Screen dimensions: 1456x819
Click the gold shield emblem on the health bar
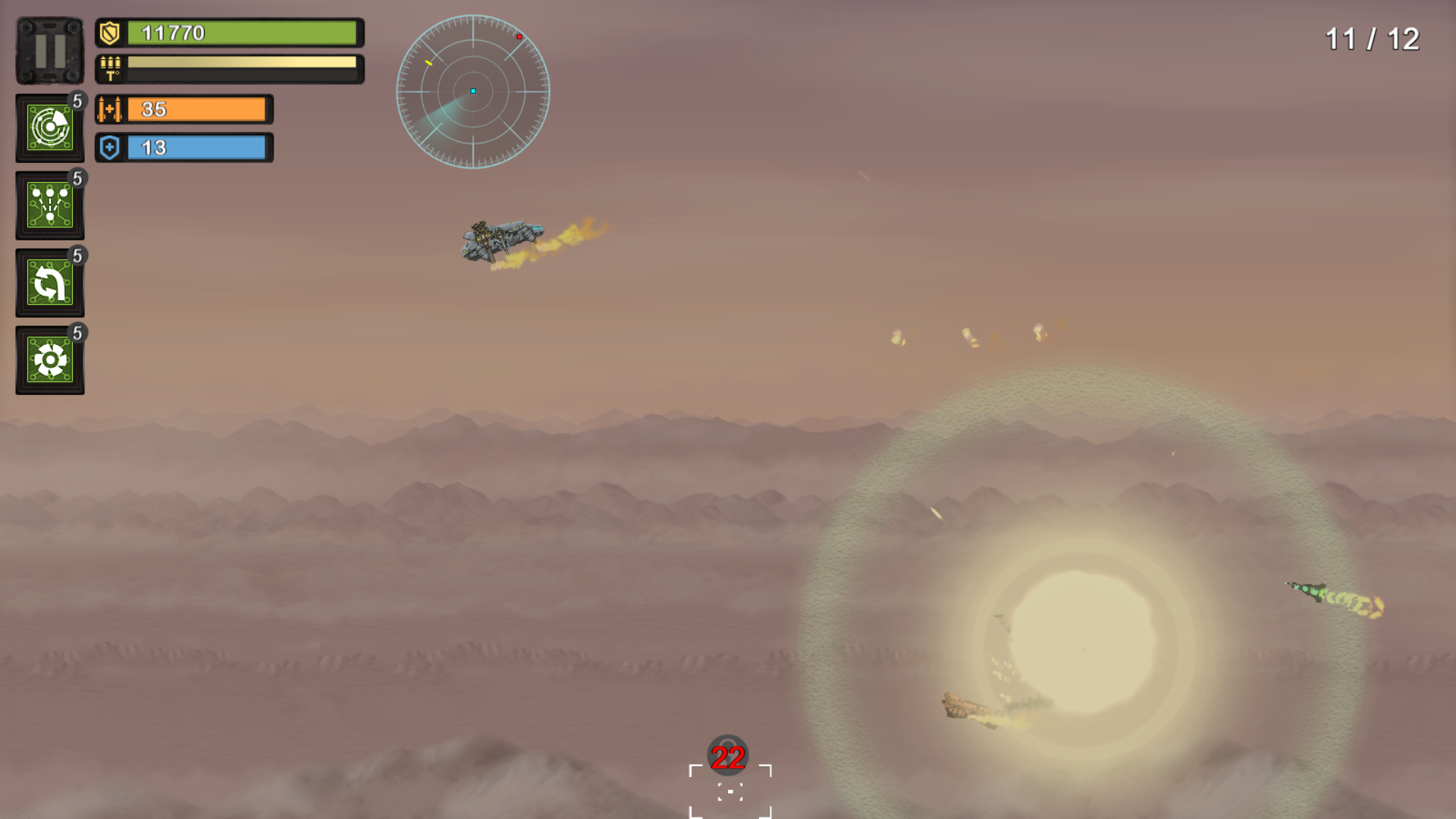[108, 33]
